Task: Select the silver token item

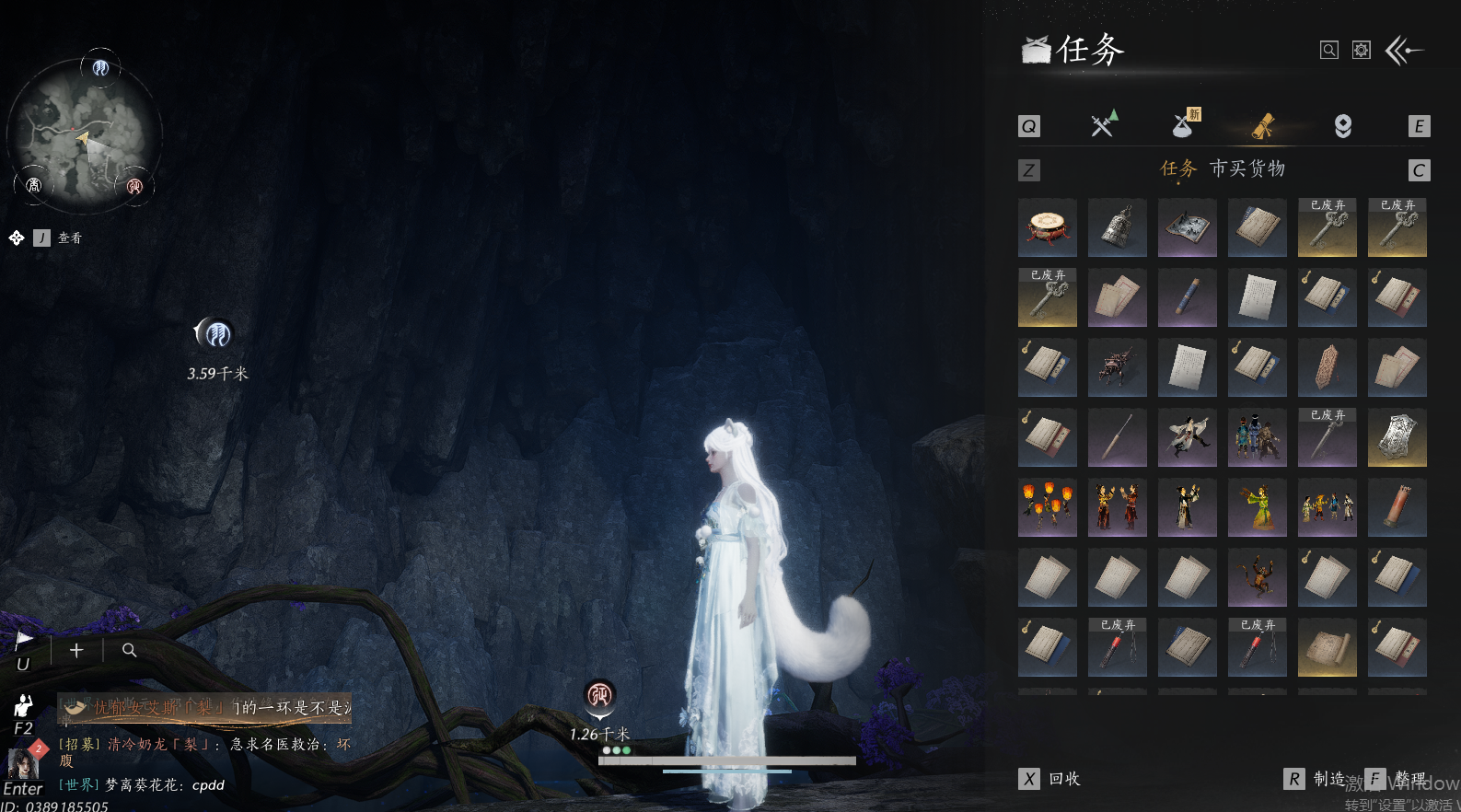Action: pos(1397,437)
